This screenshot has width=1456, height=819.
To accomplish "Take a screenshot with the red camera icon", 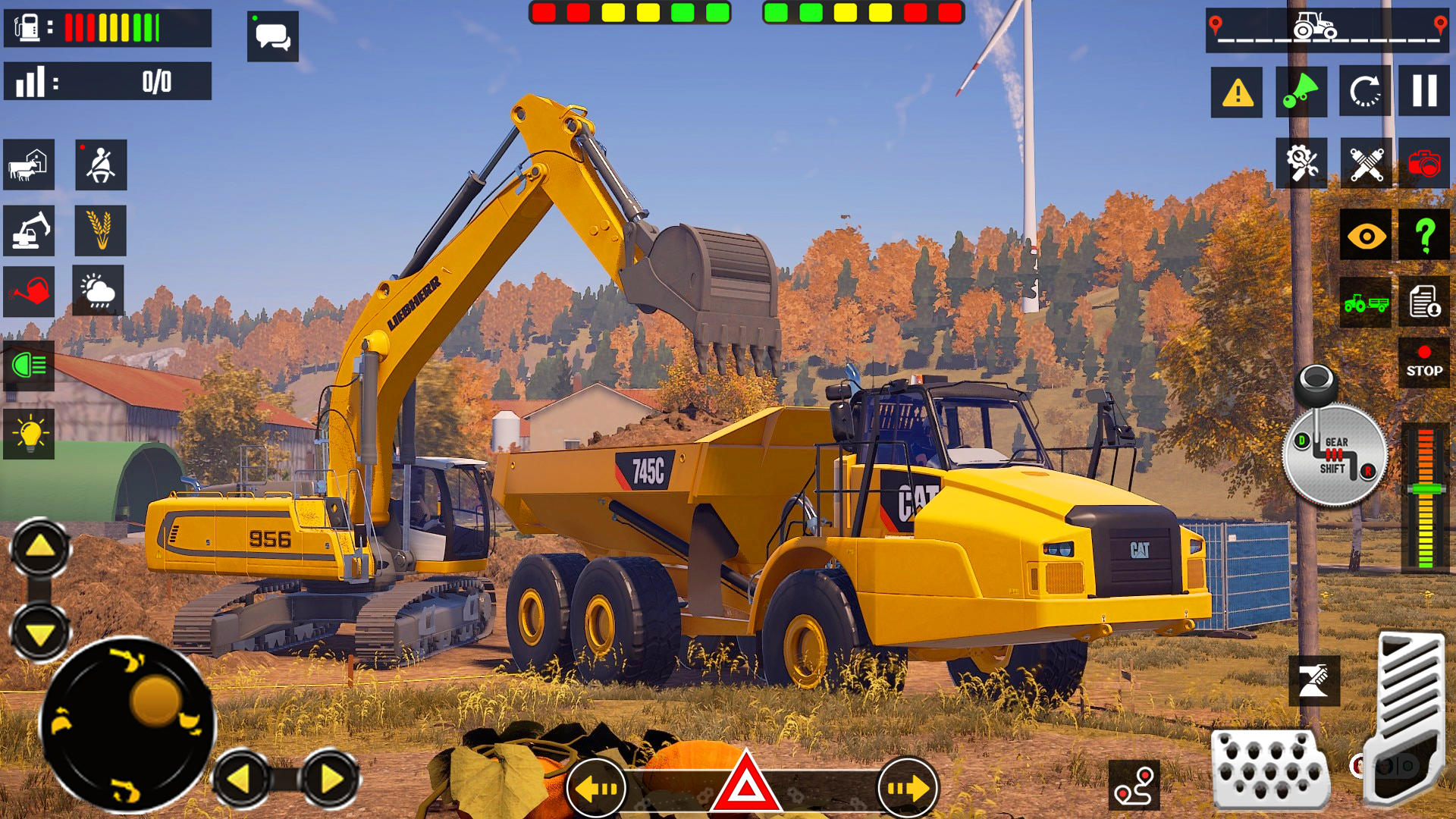I will [x=1425, y=162].
